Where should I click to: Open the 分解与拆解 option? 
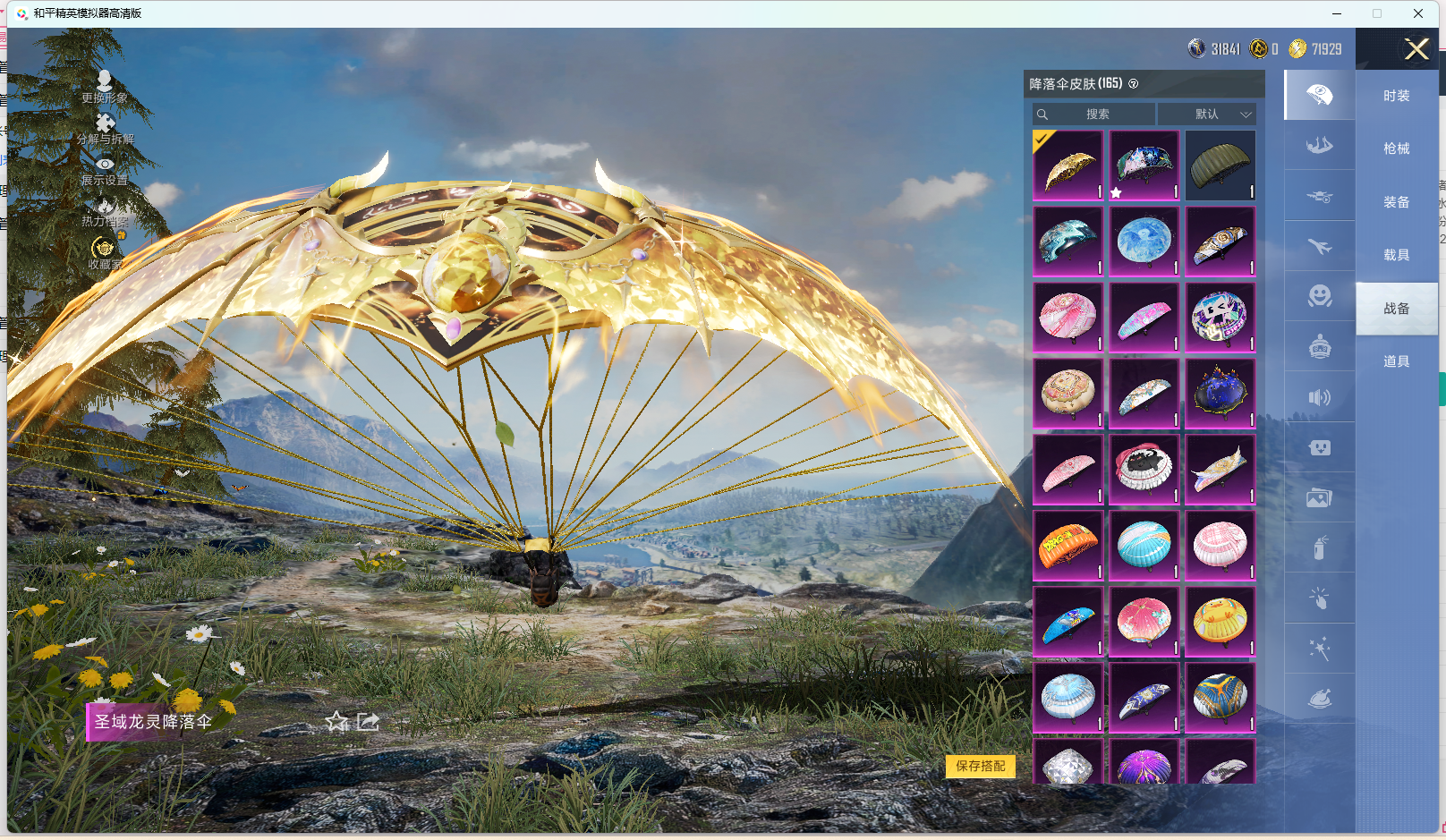tap(105, 129)
